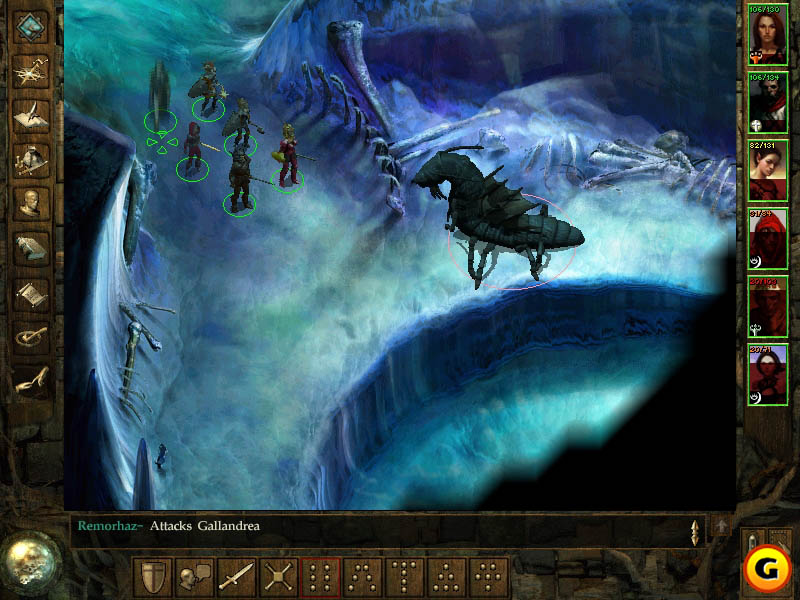Open the journal quill-and-book button
The image size is (800, 600).
tap(32, 114)
